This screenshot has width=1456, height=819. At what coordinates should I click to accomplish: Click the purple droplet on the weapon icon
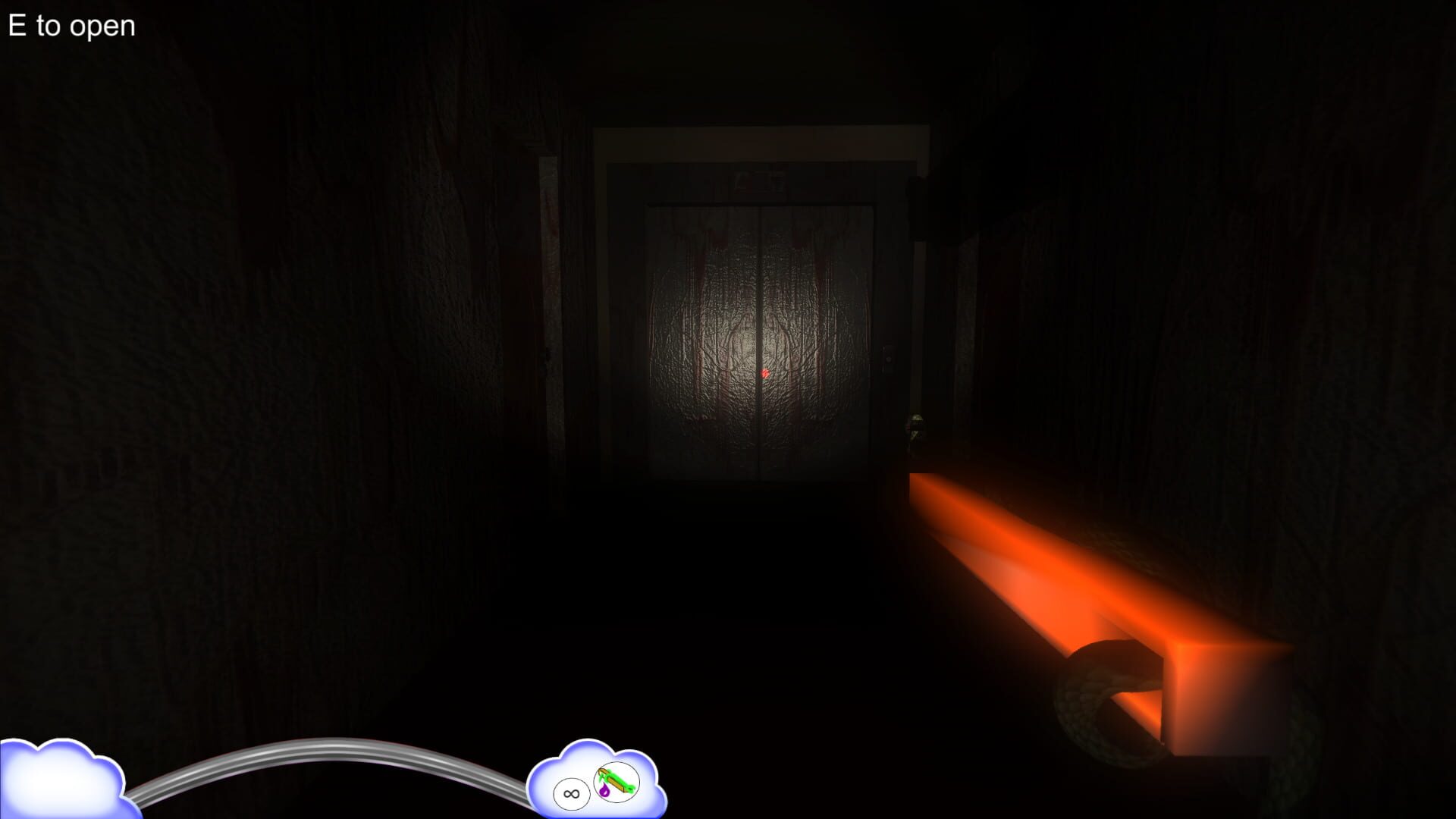coord(604,792)
